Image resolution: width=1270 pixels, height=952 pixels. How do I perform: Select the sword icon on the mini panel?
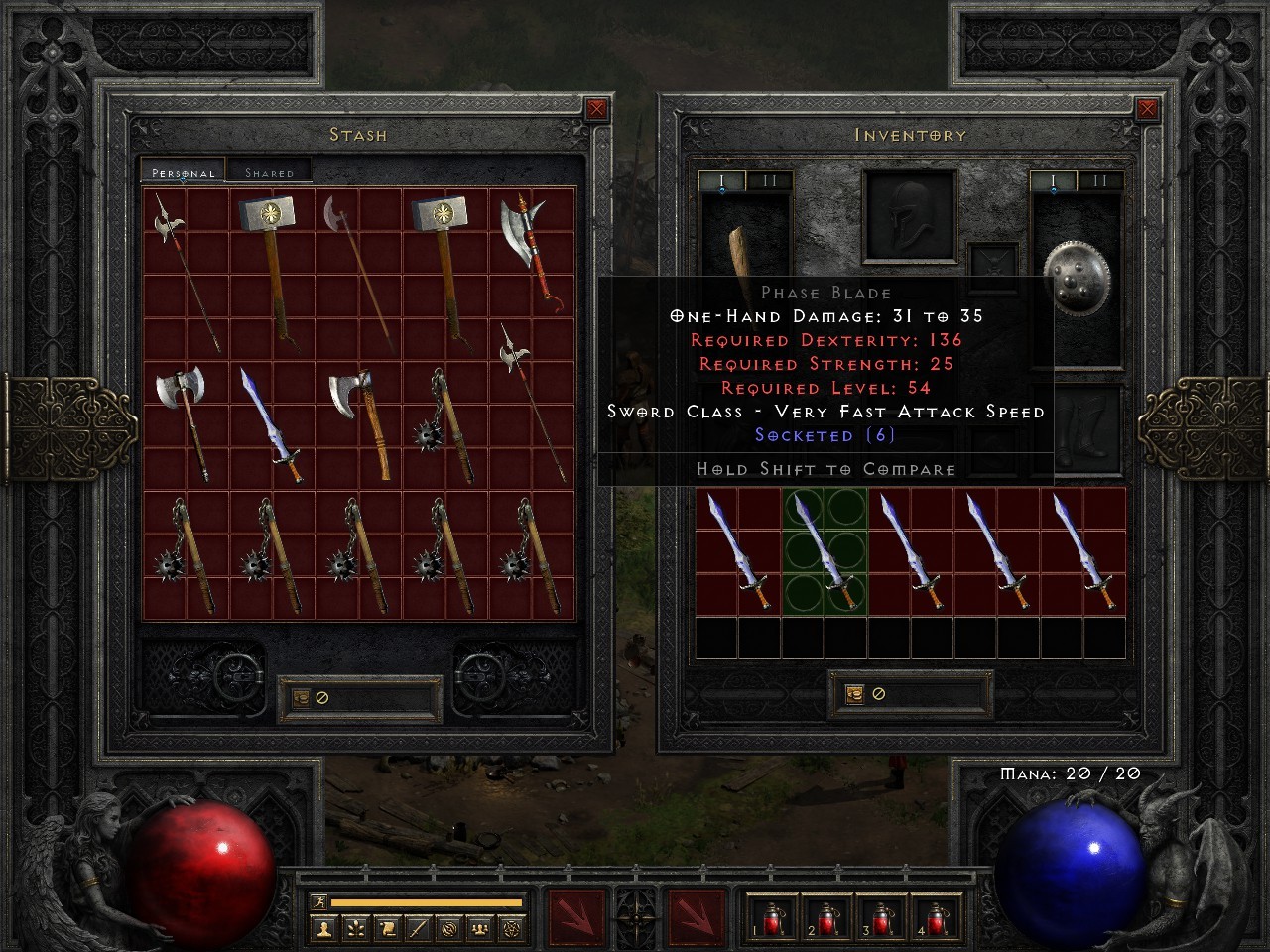pyautogui.click(x=419, y=930)
